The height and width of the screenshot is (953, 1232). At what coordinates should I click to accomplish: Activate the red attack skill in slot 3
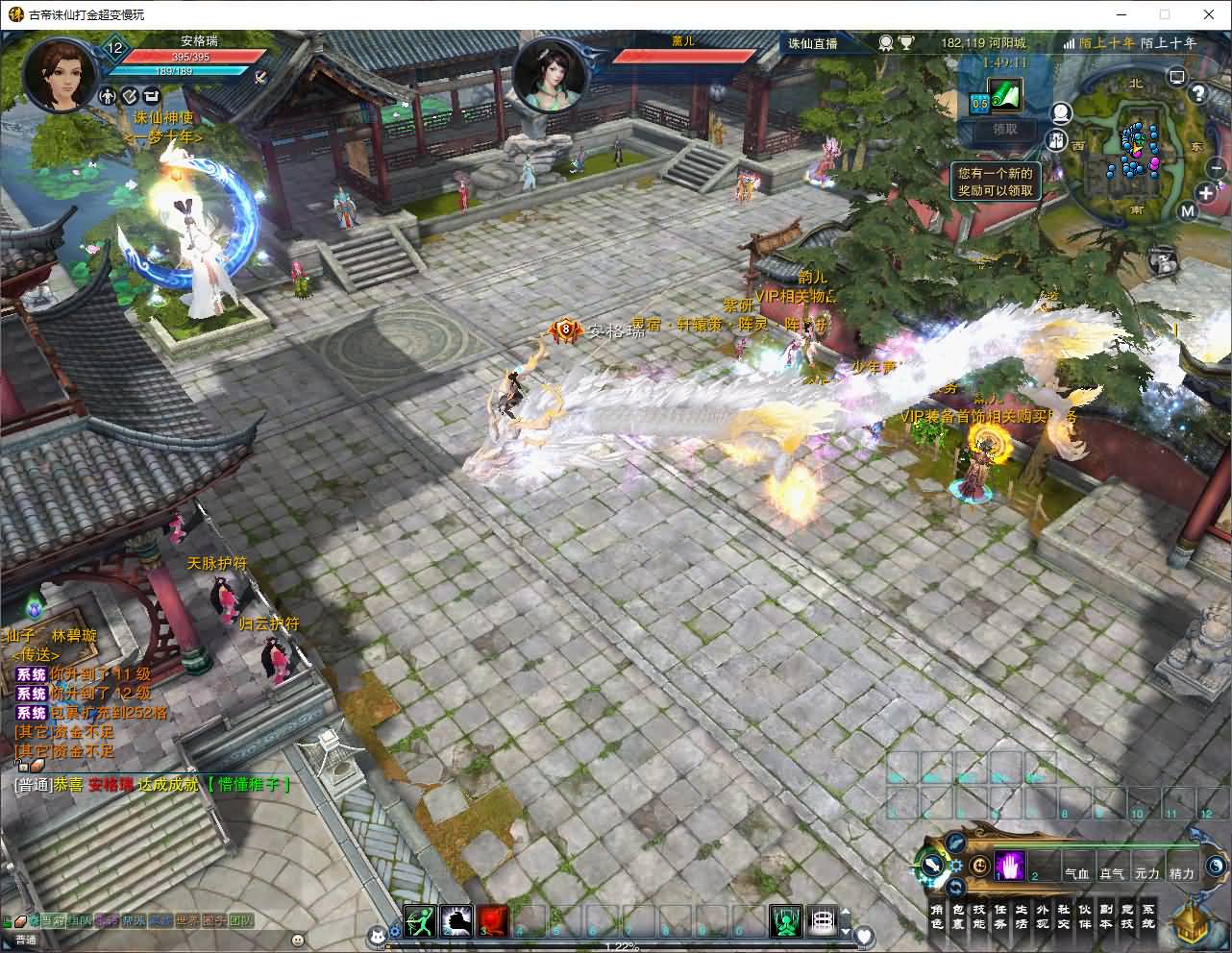(493, 917)
